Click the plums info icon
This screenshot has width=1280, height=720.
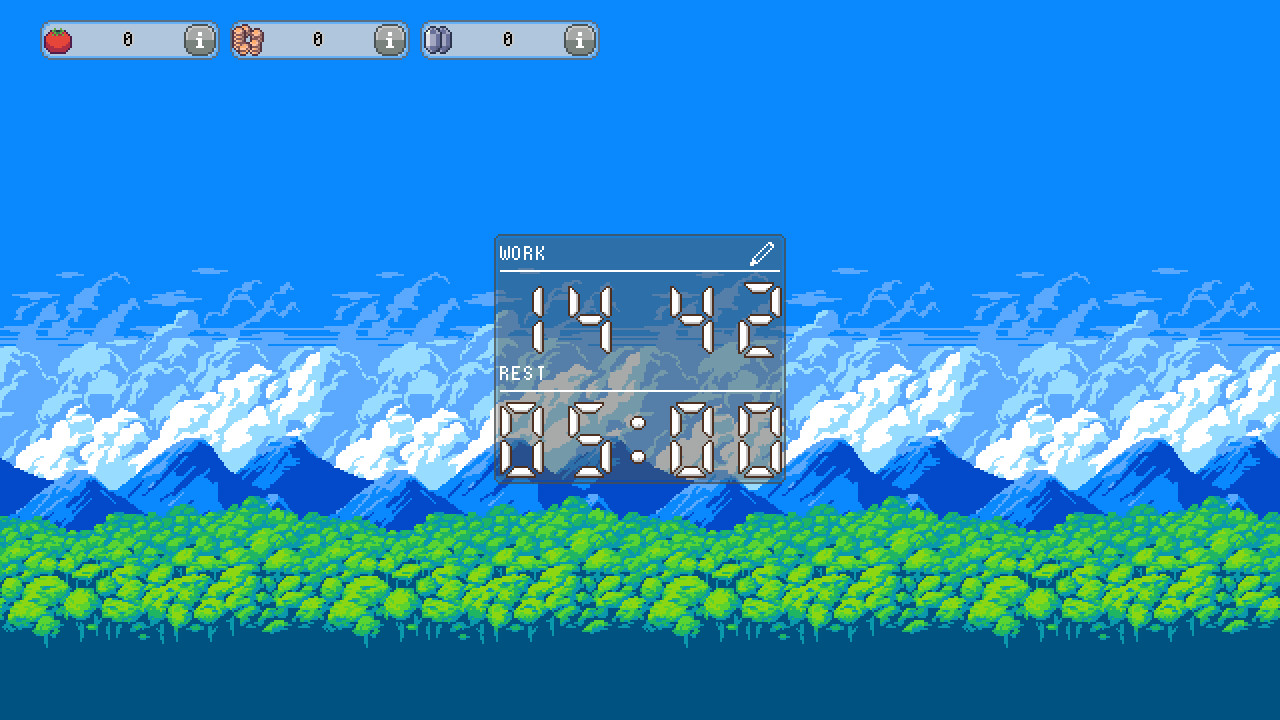point(578,41)
